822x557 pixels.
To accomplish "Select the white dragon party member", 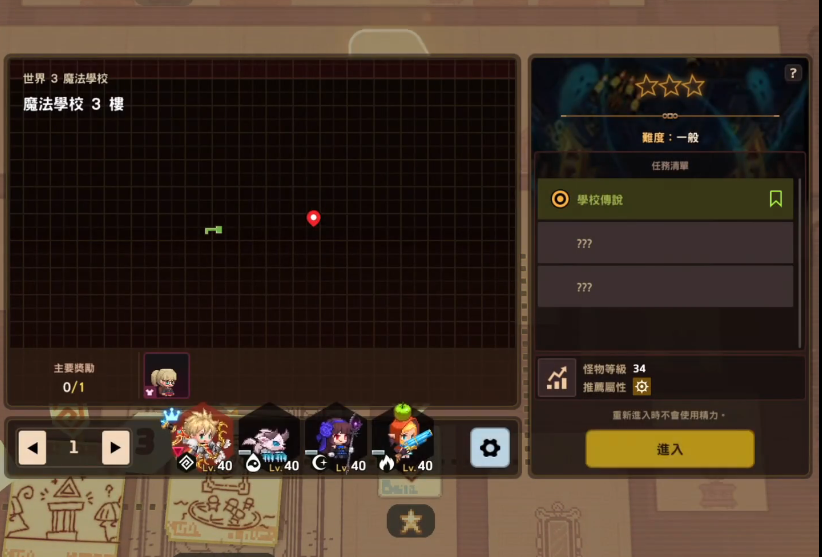I will (269, 441).
